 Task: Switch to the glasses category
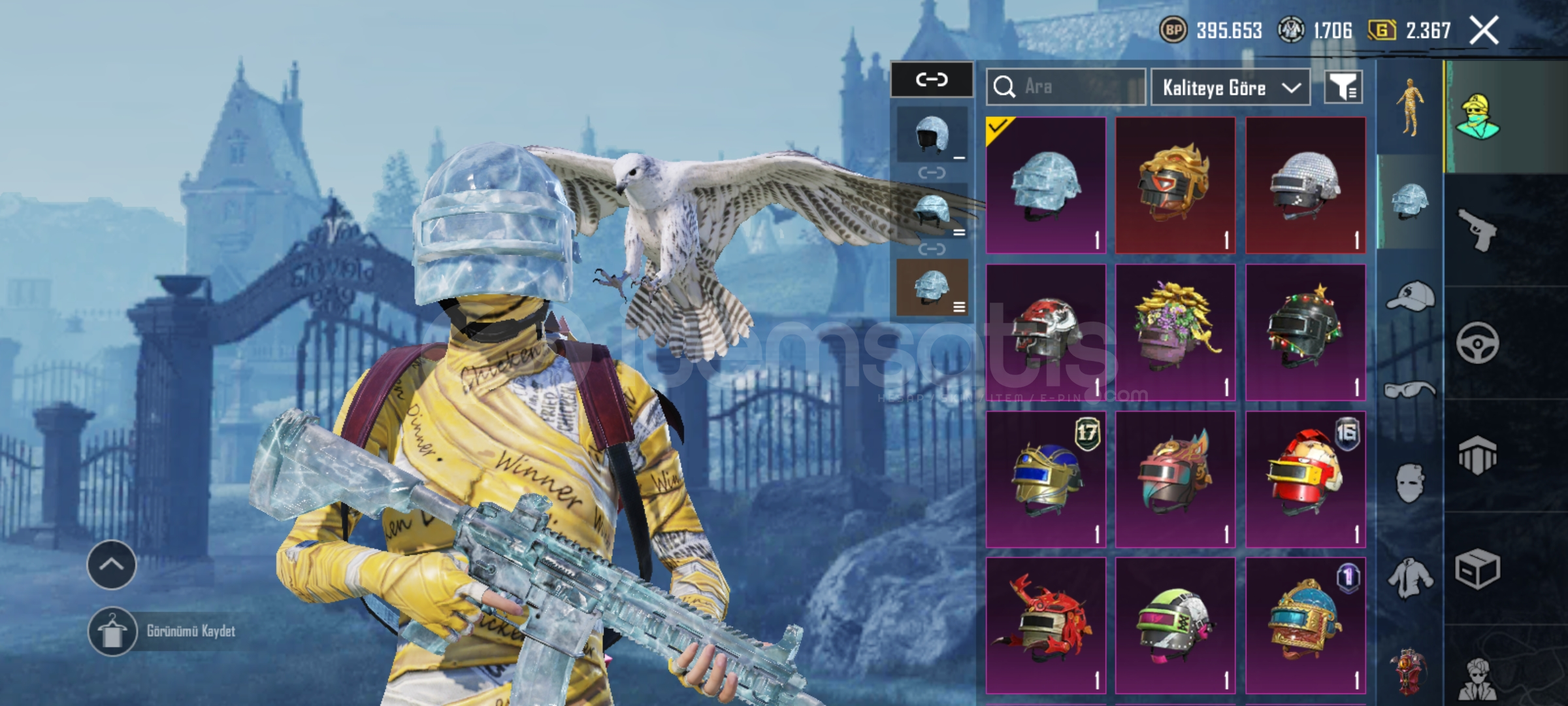[x=1410, y=390]
